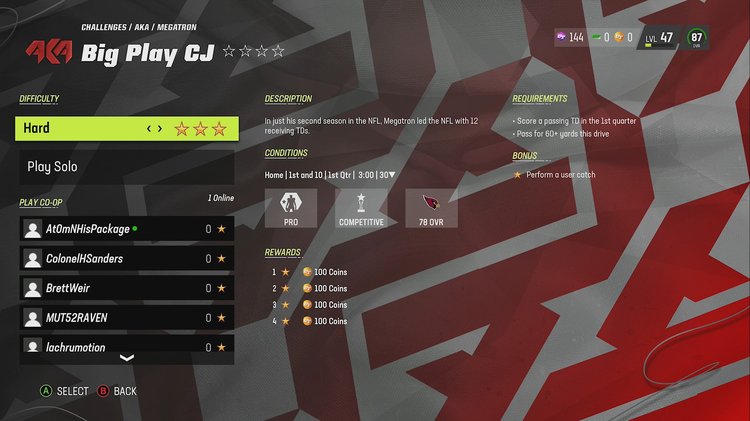
Task: Invite At0mNHisPackage to co-op
Action: click(127, 229)
